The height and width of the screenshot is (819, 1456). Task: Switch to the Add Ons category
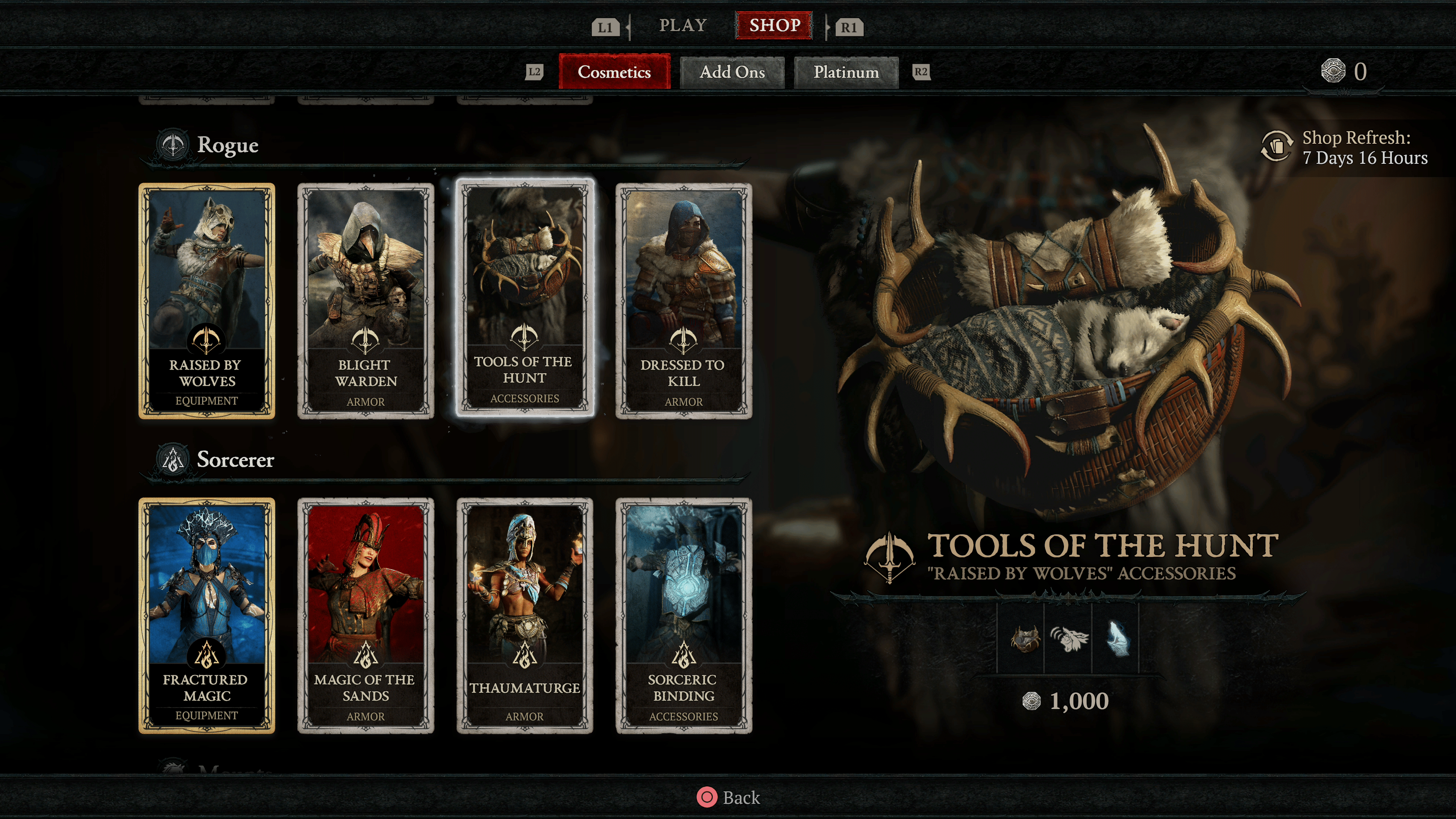(732, 72)
